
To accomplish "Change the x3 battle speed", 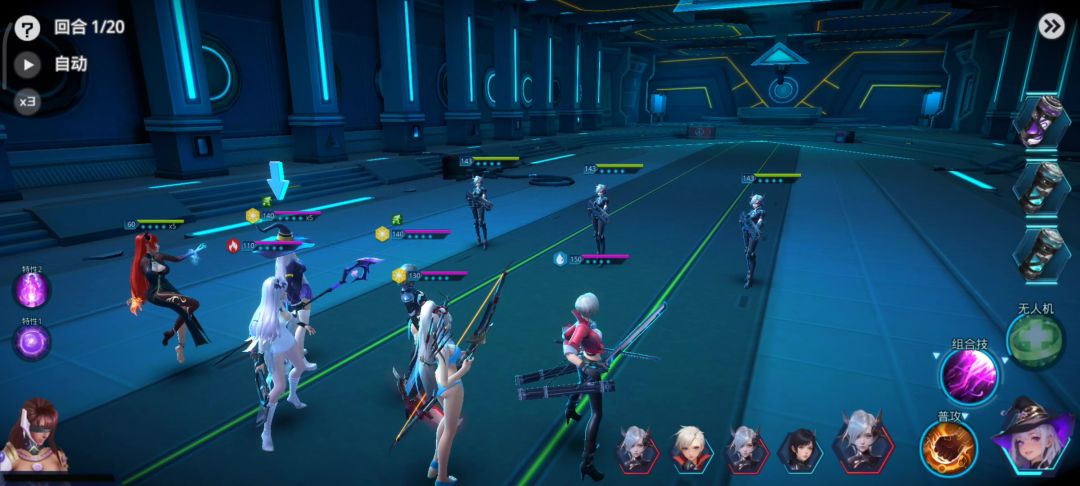I will [x=28, y=101].
